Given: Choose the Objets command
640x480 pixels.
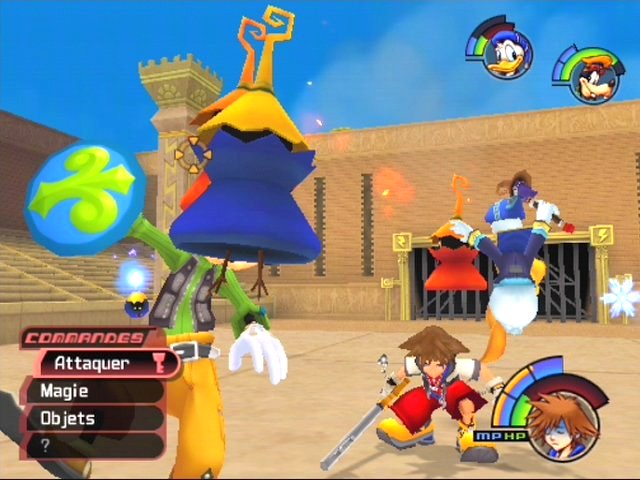Looking at the screenshot, I should tap(90, 418).
